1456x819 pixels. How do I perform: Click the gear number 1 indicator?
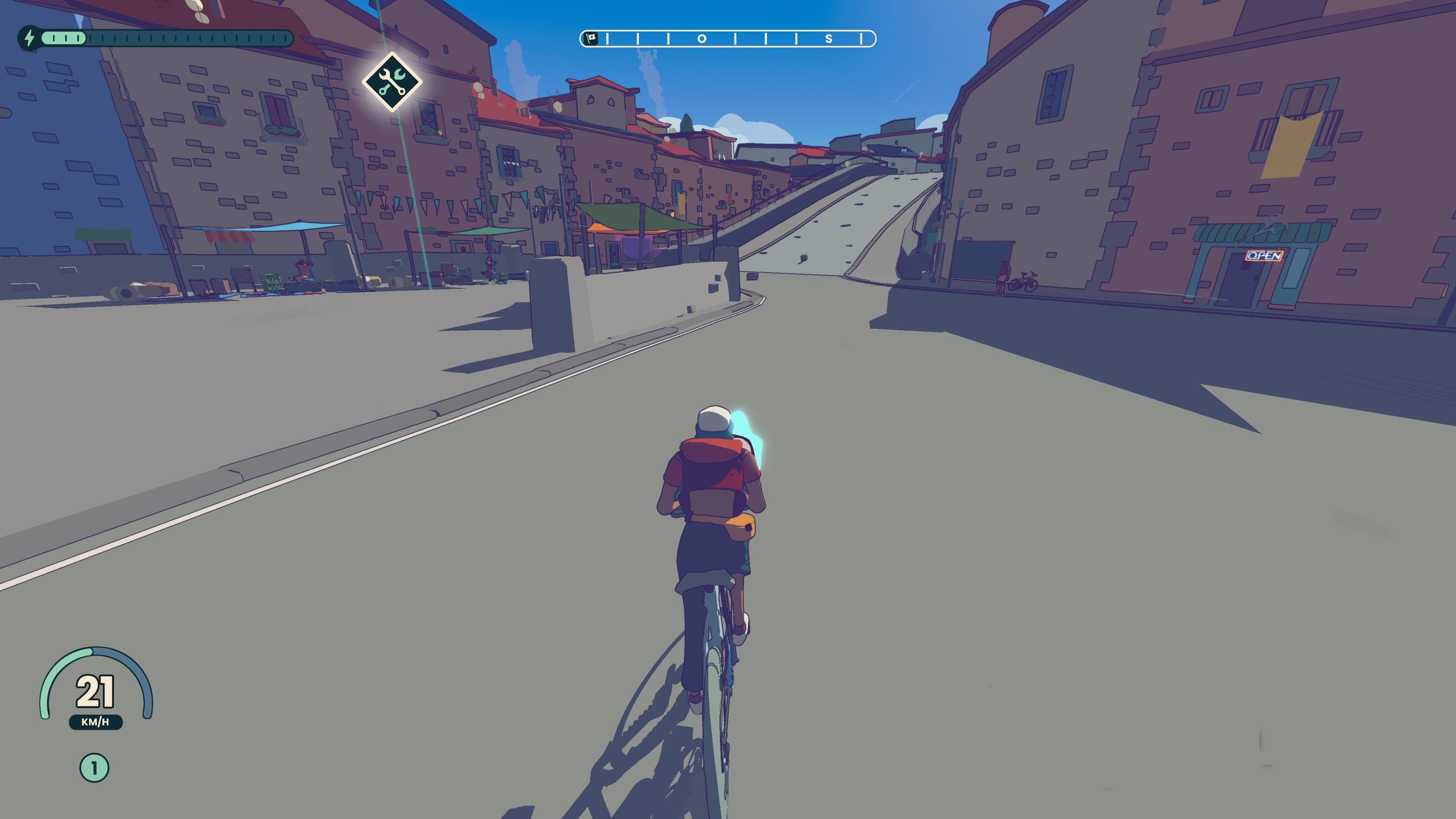(94, 767)
